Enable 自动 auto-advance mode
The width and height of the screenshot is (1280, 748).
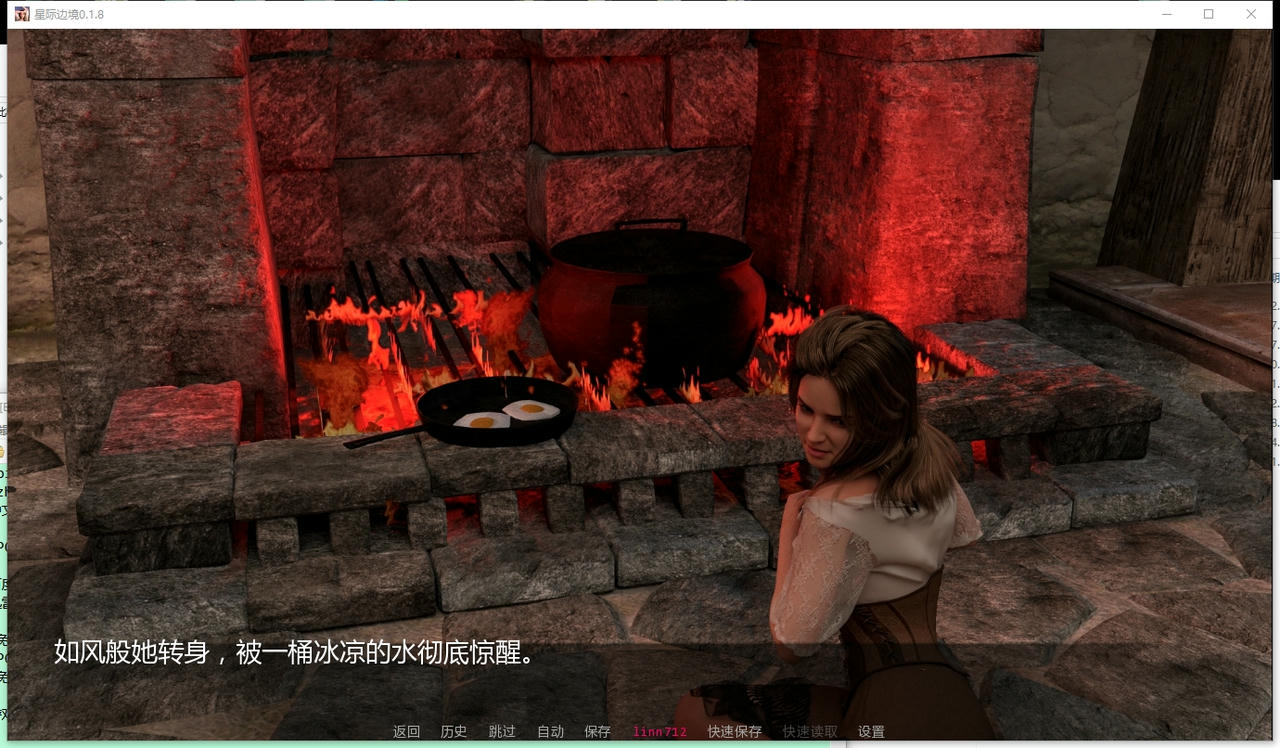coord(549,731)
